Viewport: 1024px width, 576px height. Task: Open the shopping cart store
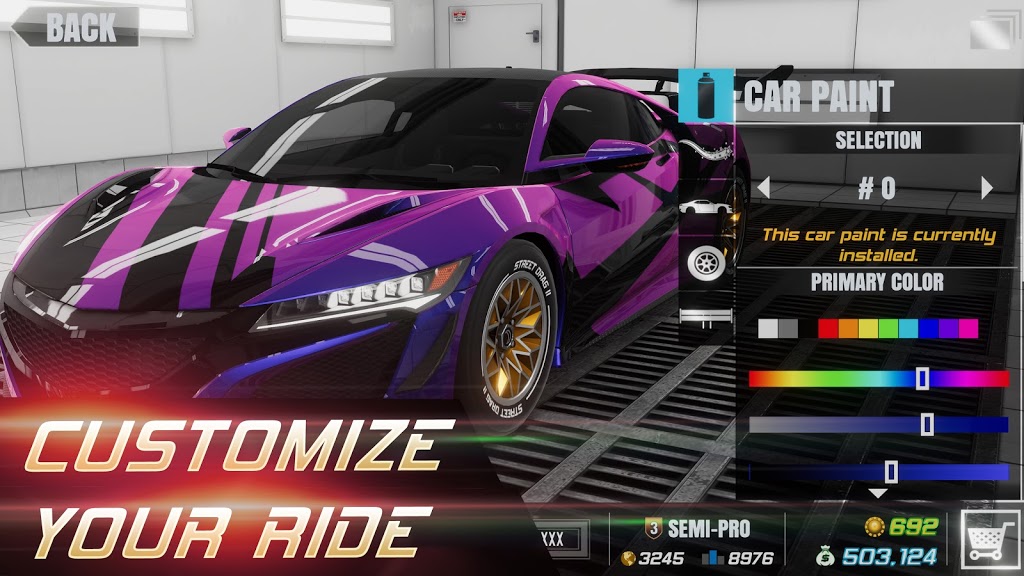988,543
